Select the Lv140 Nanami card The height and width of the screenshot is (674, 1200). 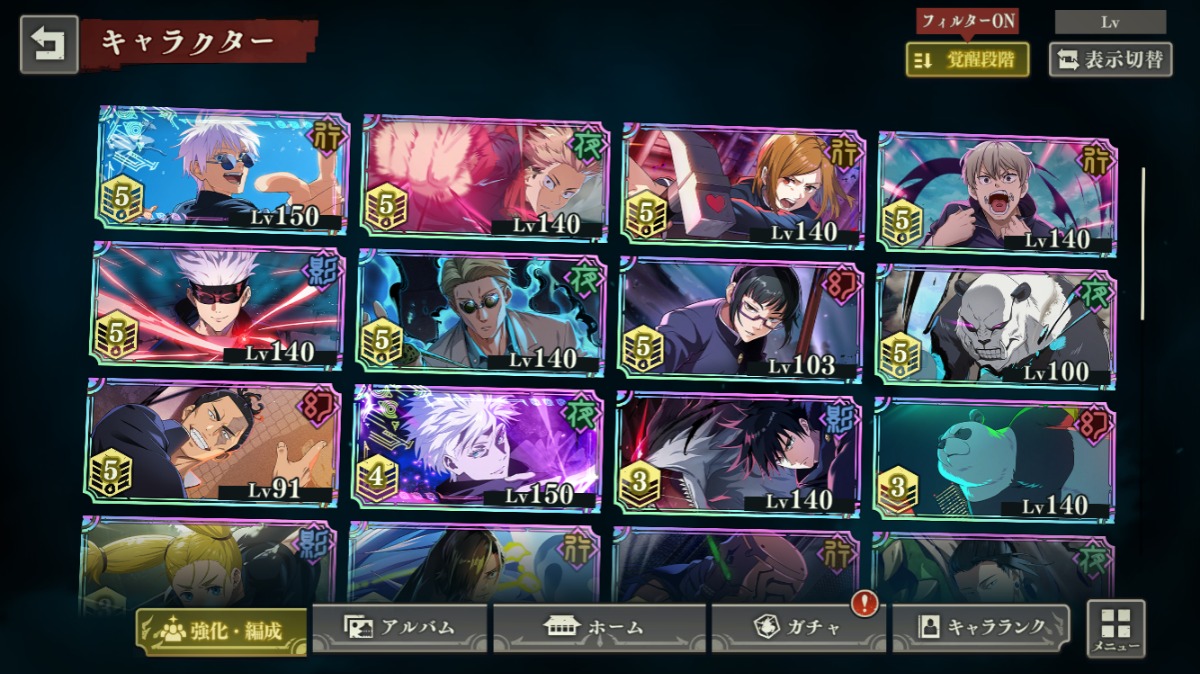[481, 312]
